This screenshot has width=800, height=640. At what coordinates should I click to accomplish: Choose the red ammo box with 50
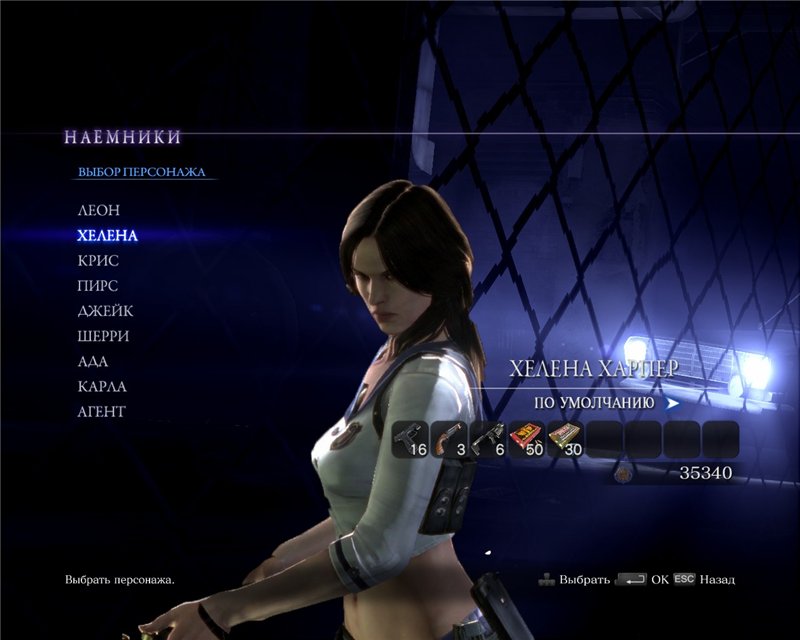click(527, 439)
